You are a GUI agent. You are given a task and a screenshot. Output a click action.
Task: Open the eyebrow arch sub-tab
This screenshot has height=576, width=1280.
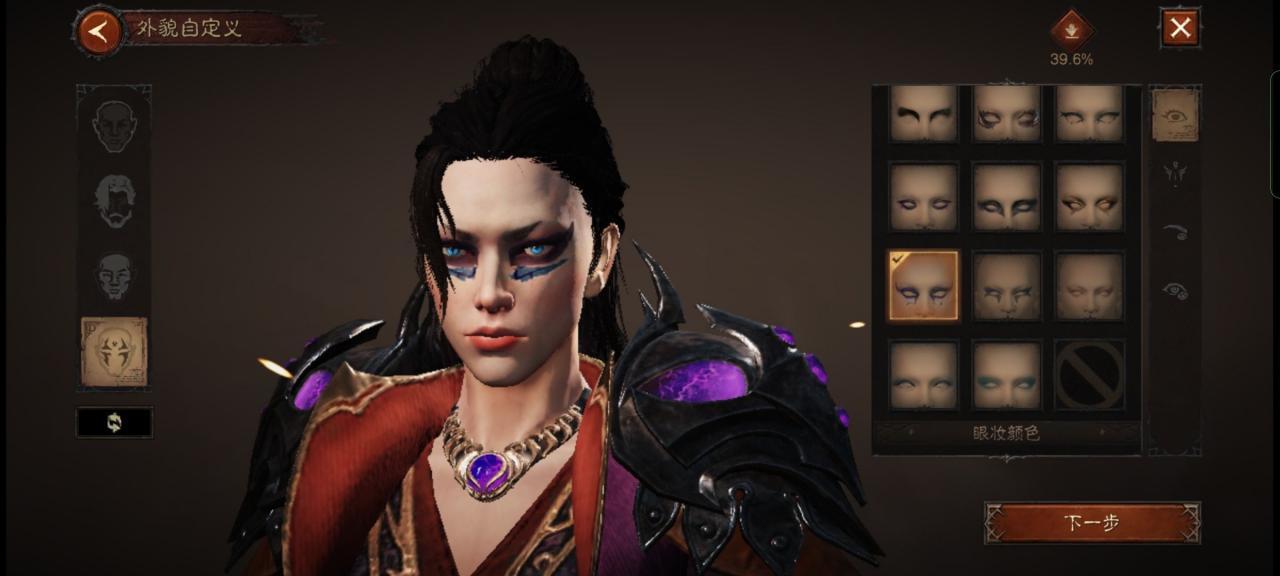click(1175, 232)
